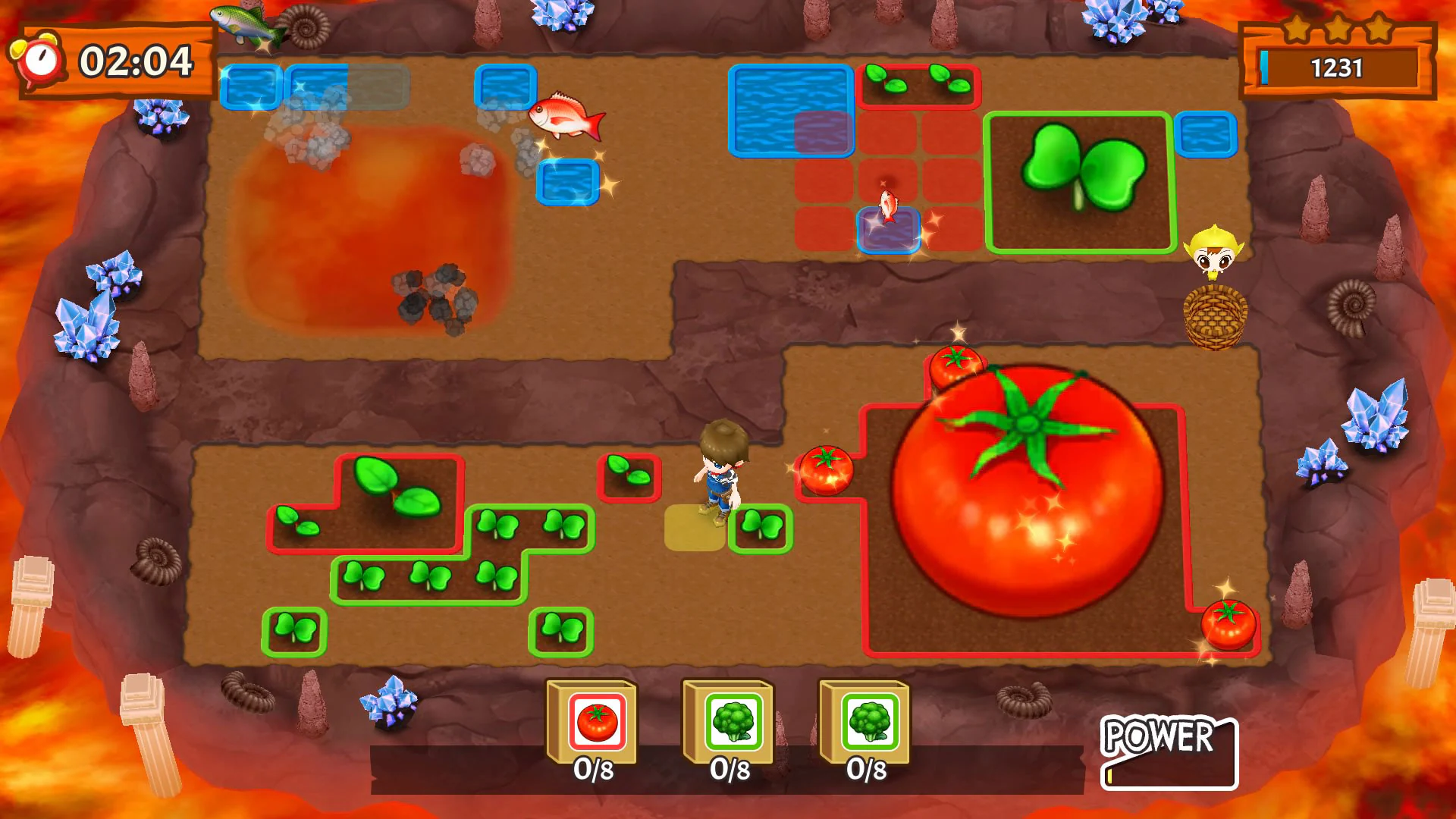Click the 1231 score panel
This screenshot has height=819, width=1456.
click(1337, 68)
